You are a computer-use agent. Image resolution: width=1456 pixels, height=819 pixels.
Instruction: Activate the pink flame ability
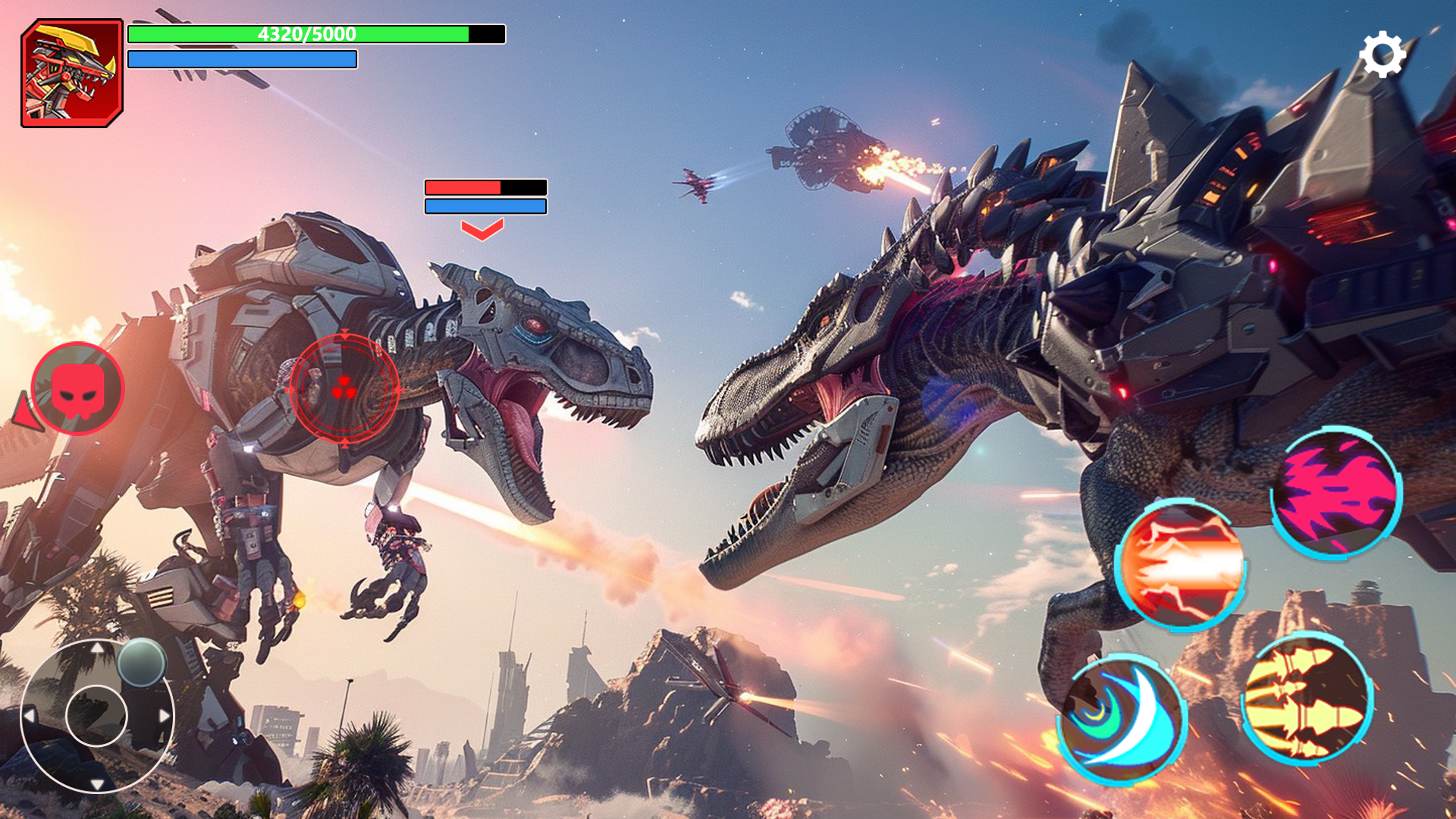1336,493
